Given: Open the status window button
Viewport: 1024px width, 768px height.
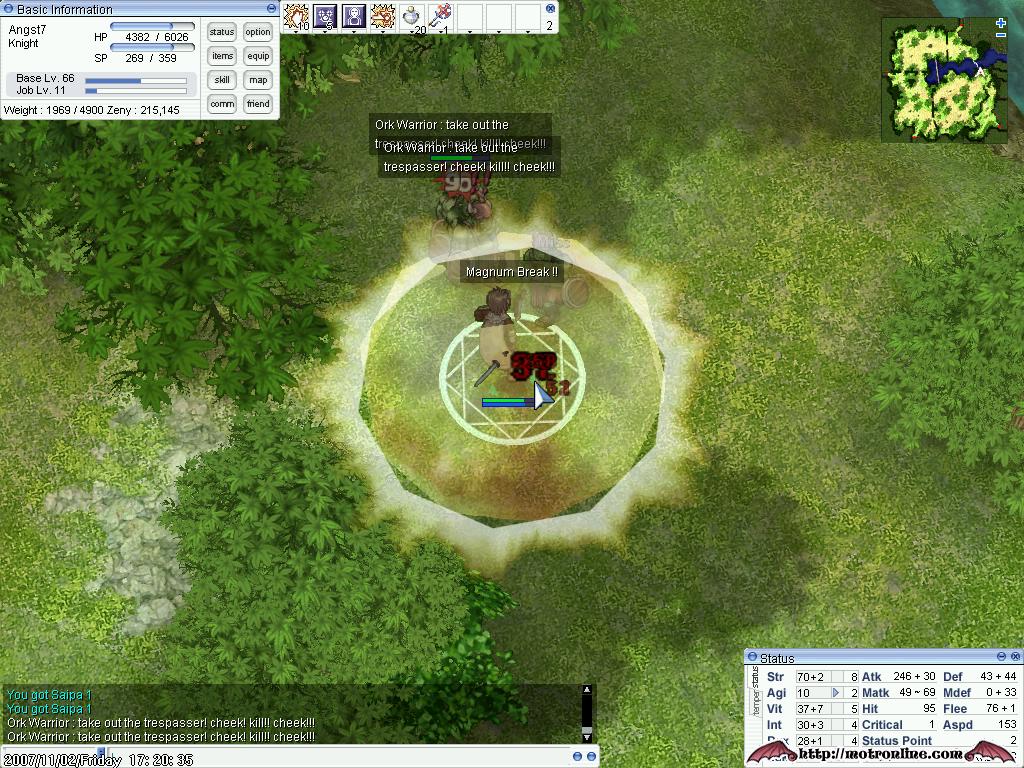Looking at the screenshot, I should click(x=222, y=32).
